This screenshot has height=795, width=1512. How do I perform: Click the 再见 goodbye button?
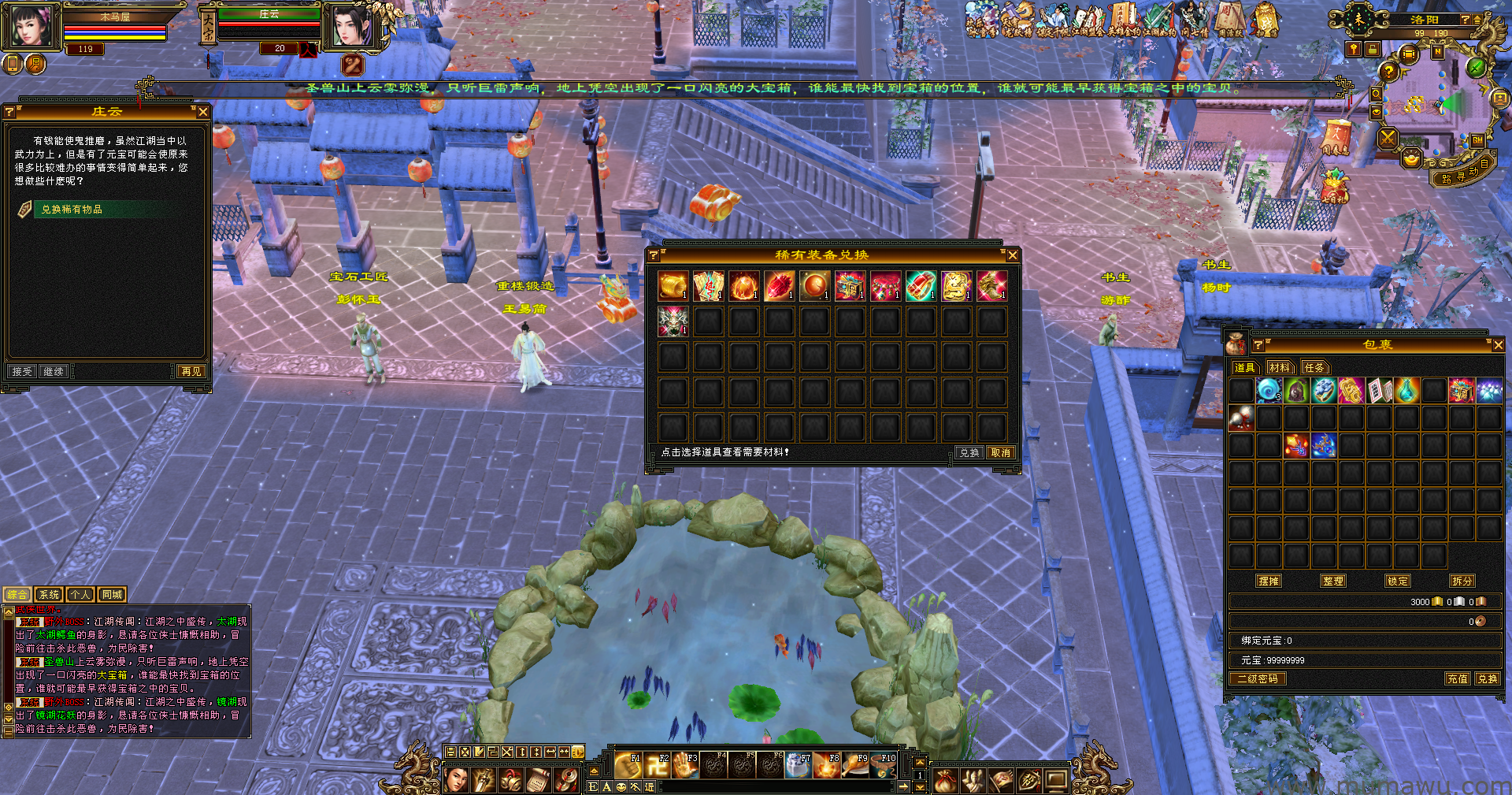pyautogui.click(x=191, y=371)
